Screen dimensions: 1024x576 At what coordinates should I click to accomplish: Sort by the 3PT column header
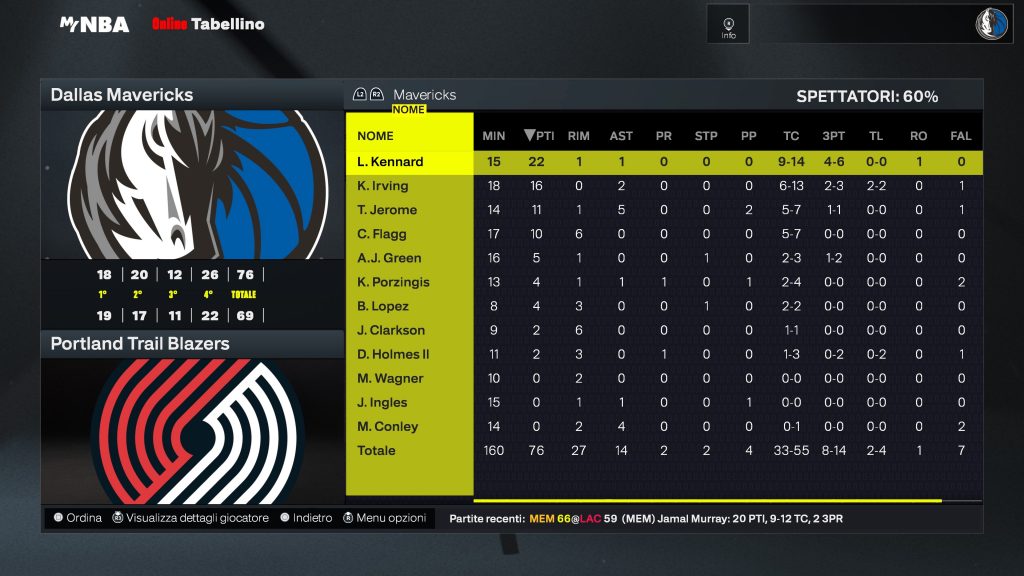(833, 136)
